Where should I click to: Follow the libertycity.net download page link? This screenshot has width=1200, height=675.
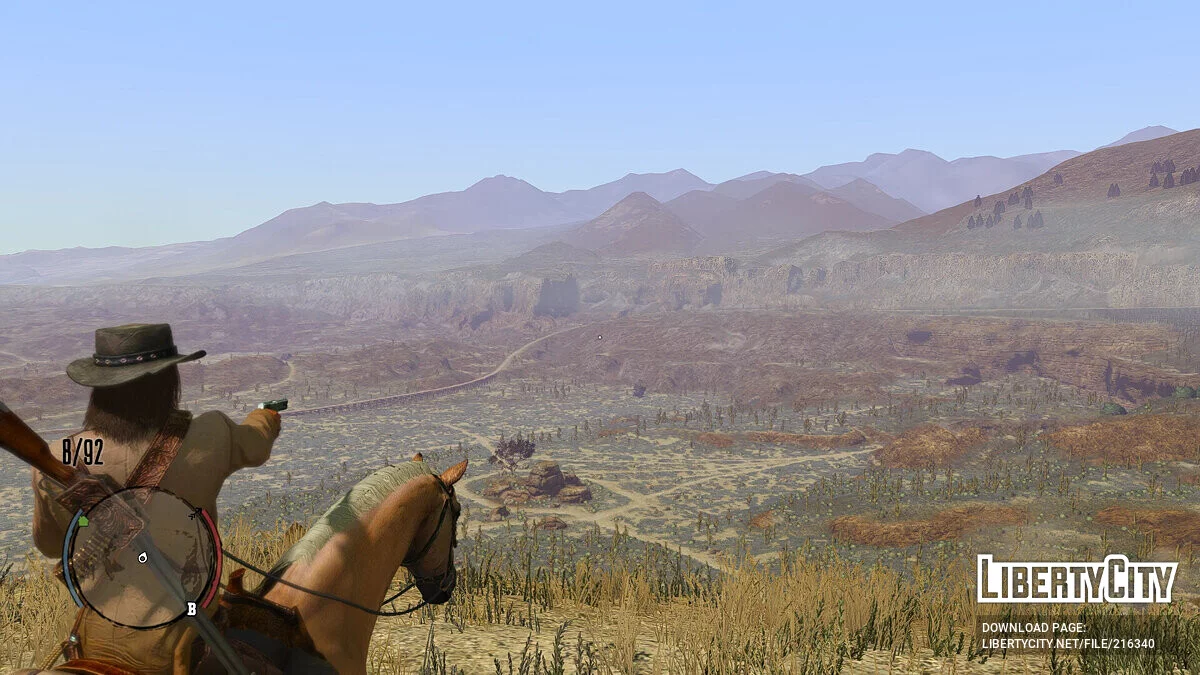(1067, 643)
